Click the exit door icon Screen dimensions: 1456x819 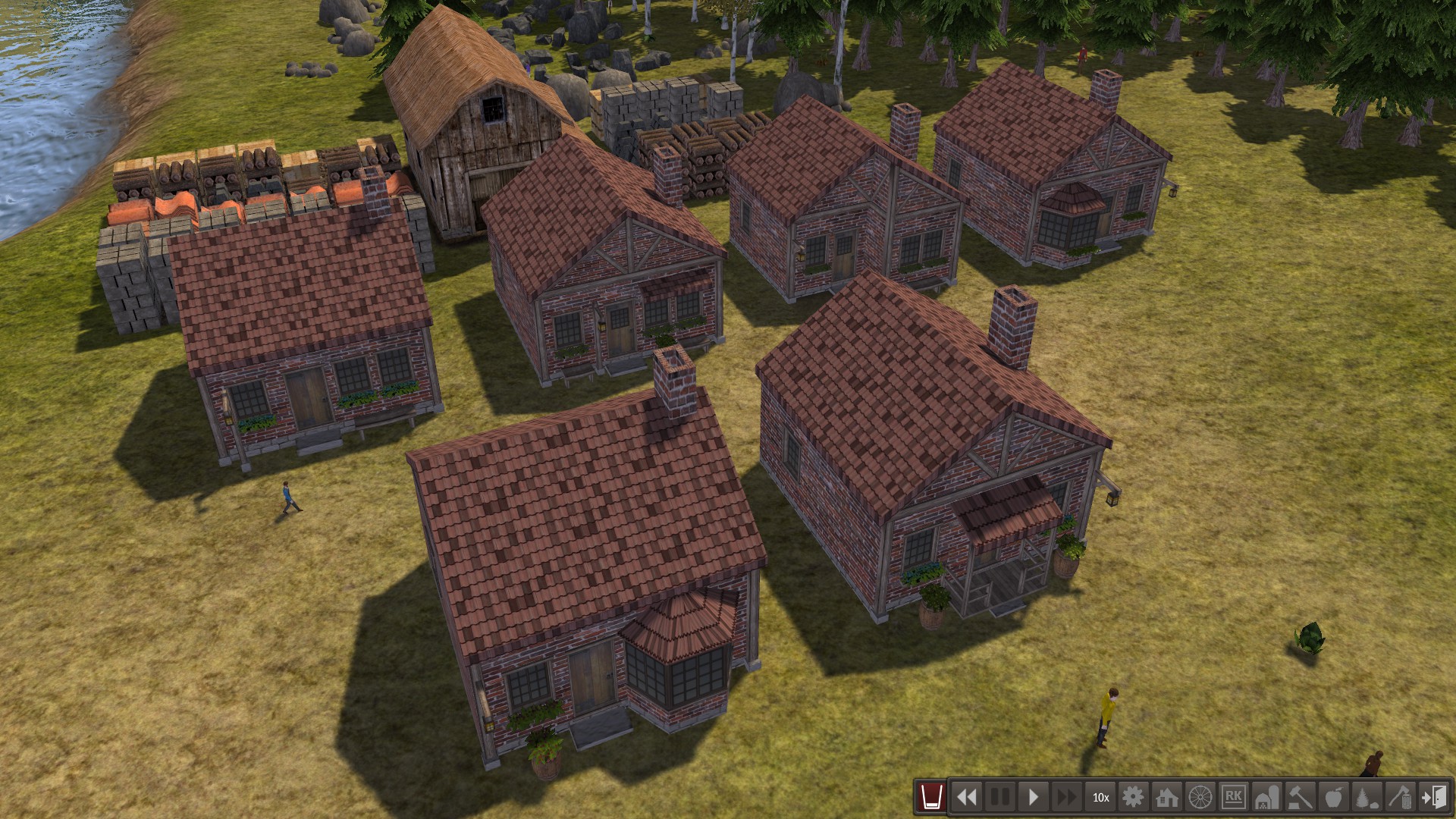(x=1434, y=797)
